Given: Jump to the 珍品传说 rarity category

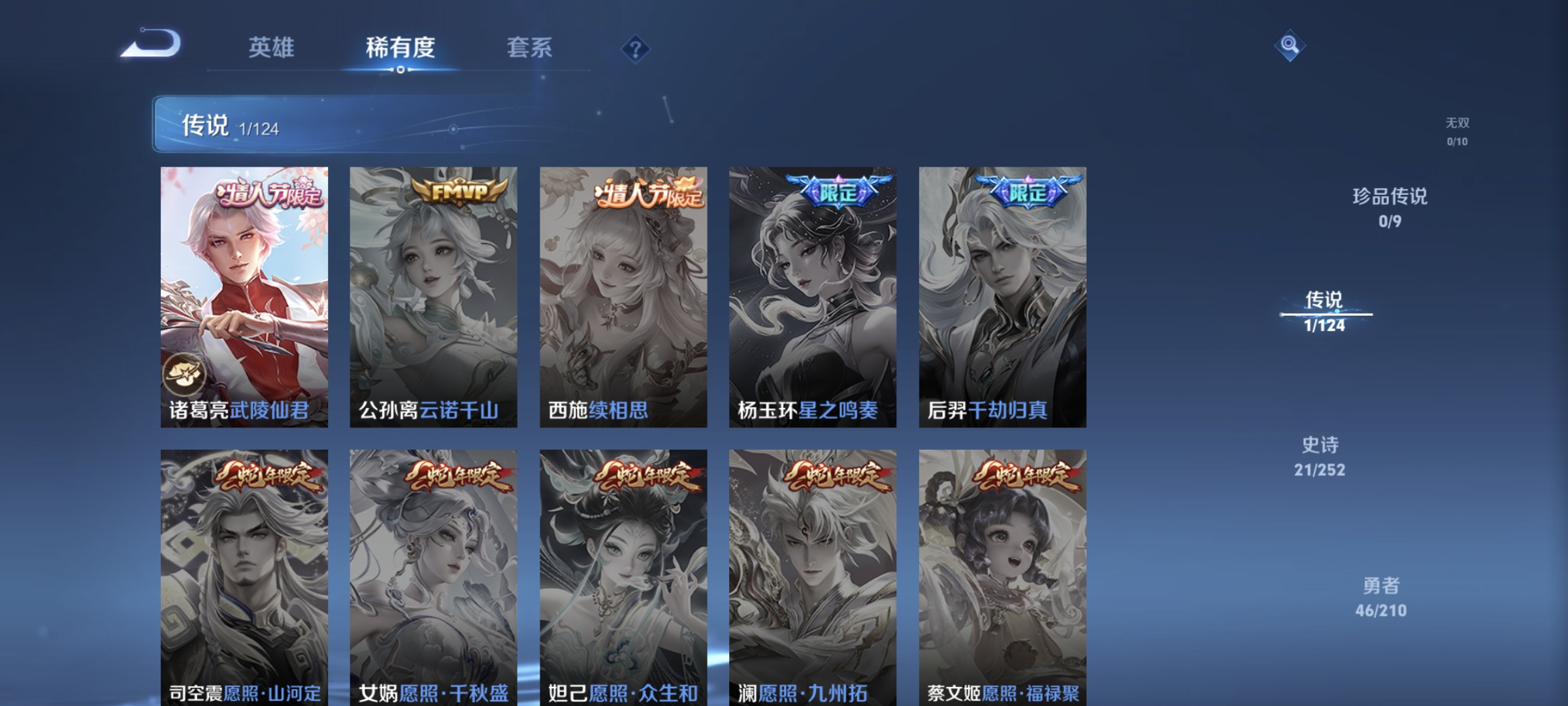Looking at the screenshot, I should point(1390,207).
